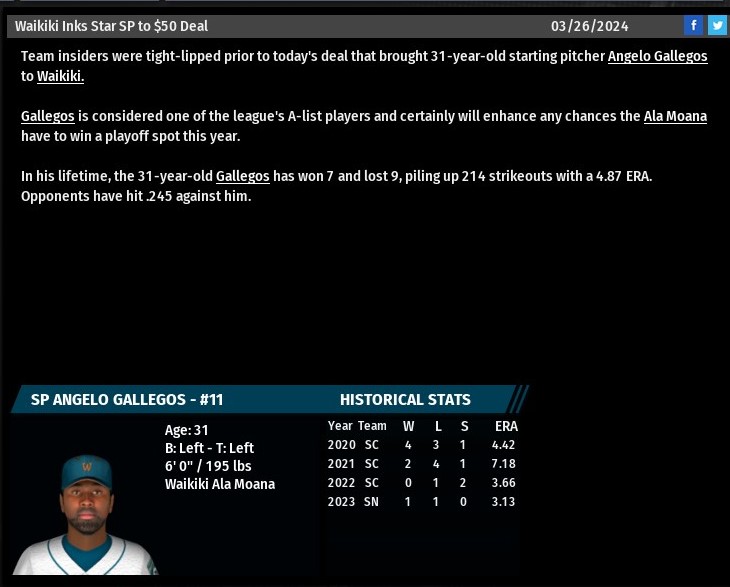Share the article on Twitter

coord(717,26)
